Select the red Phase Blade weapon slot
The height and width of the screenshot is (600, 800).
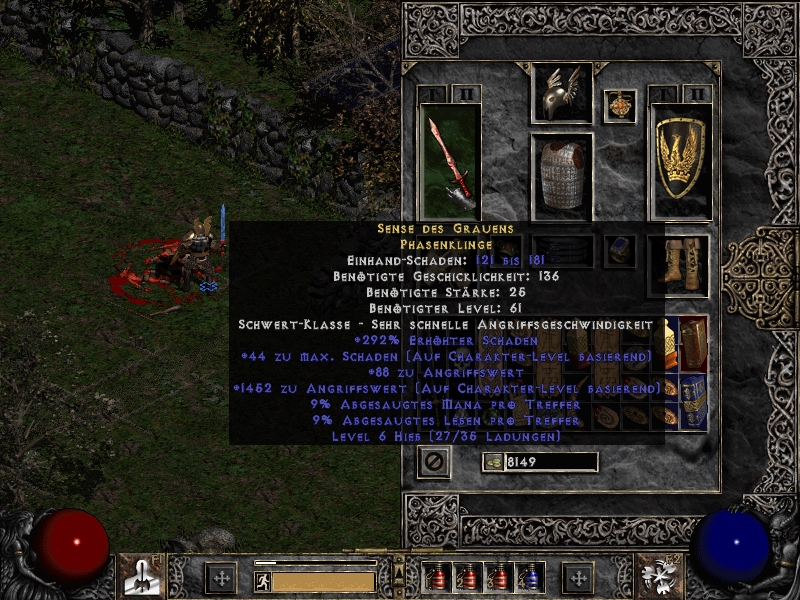[x=449, y=160]
